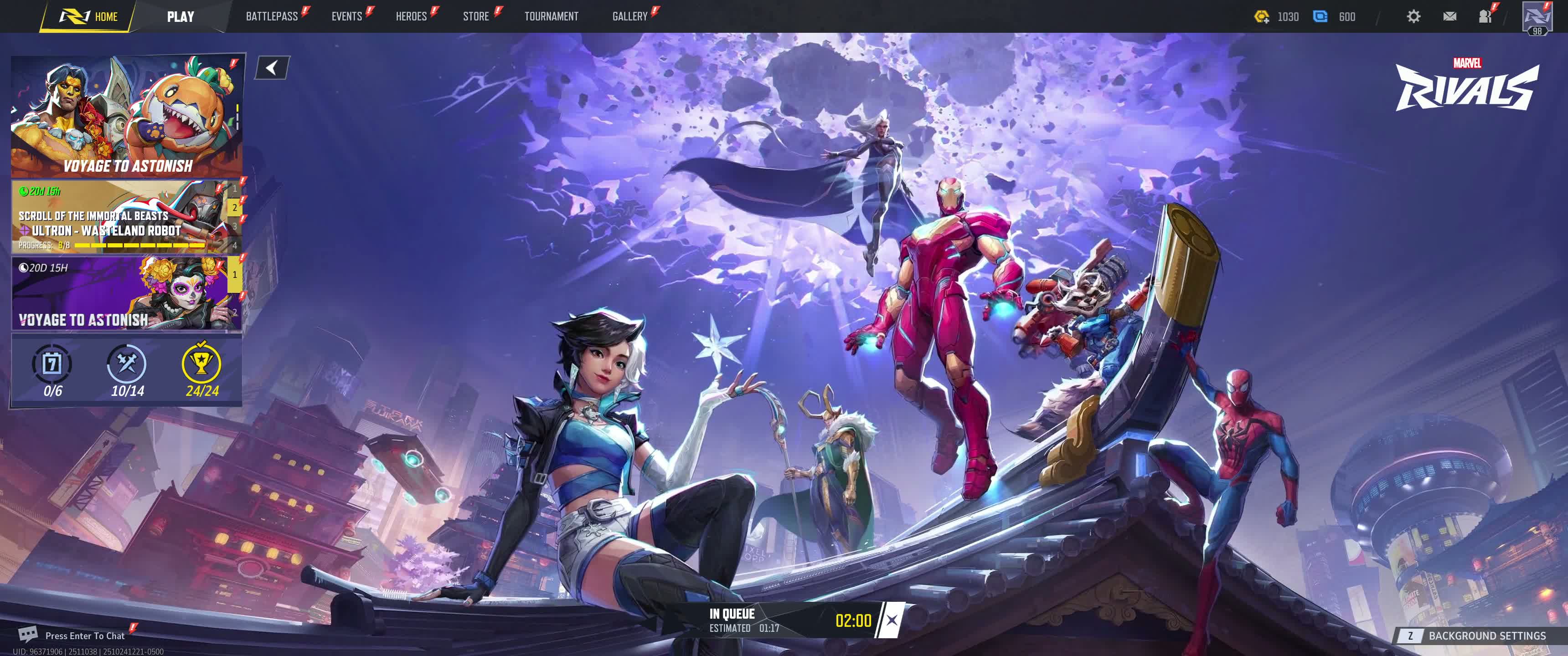Image resolution: width=1568 pixels, height=656 pixels.
Task: Switch to the Events tab
Action: (346, 16)
